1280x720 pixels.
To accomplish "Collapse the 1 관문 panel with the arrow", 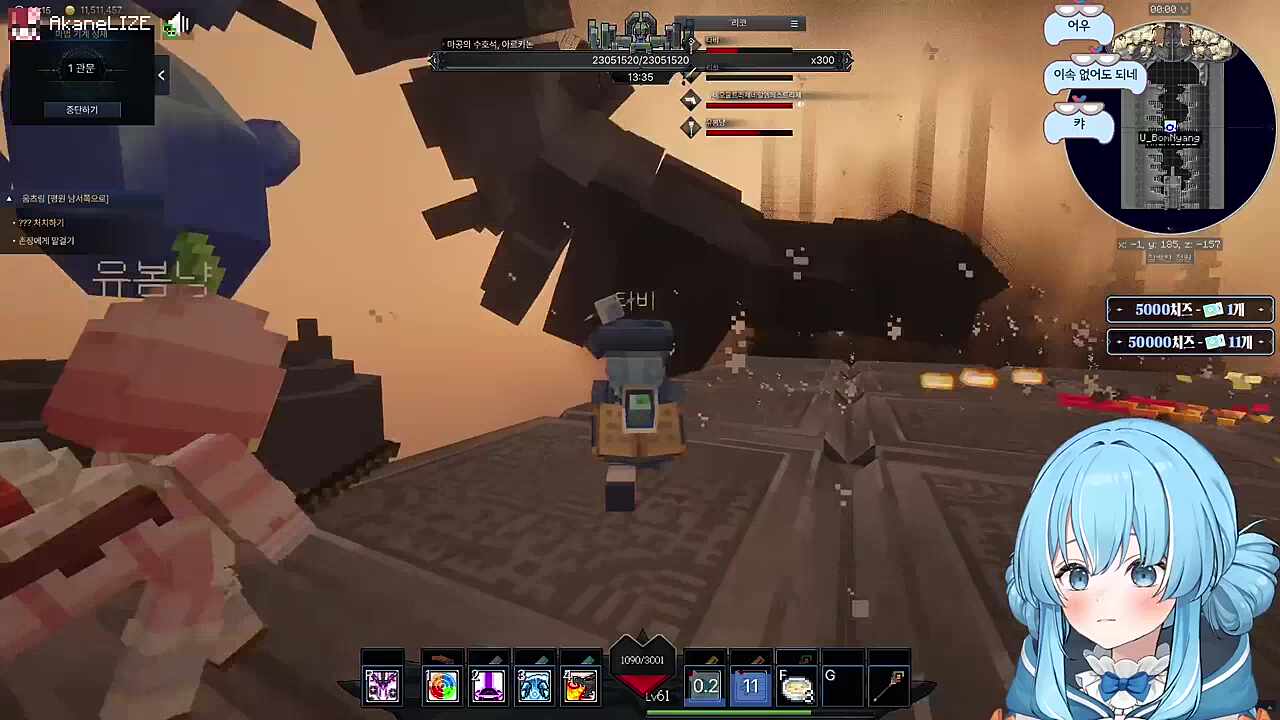I will coord(161,75).
